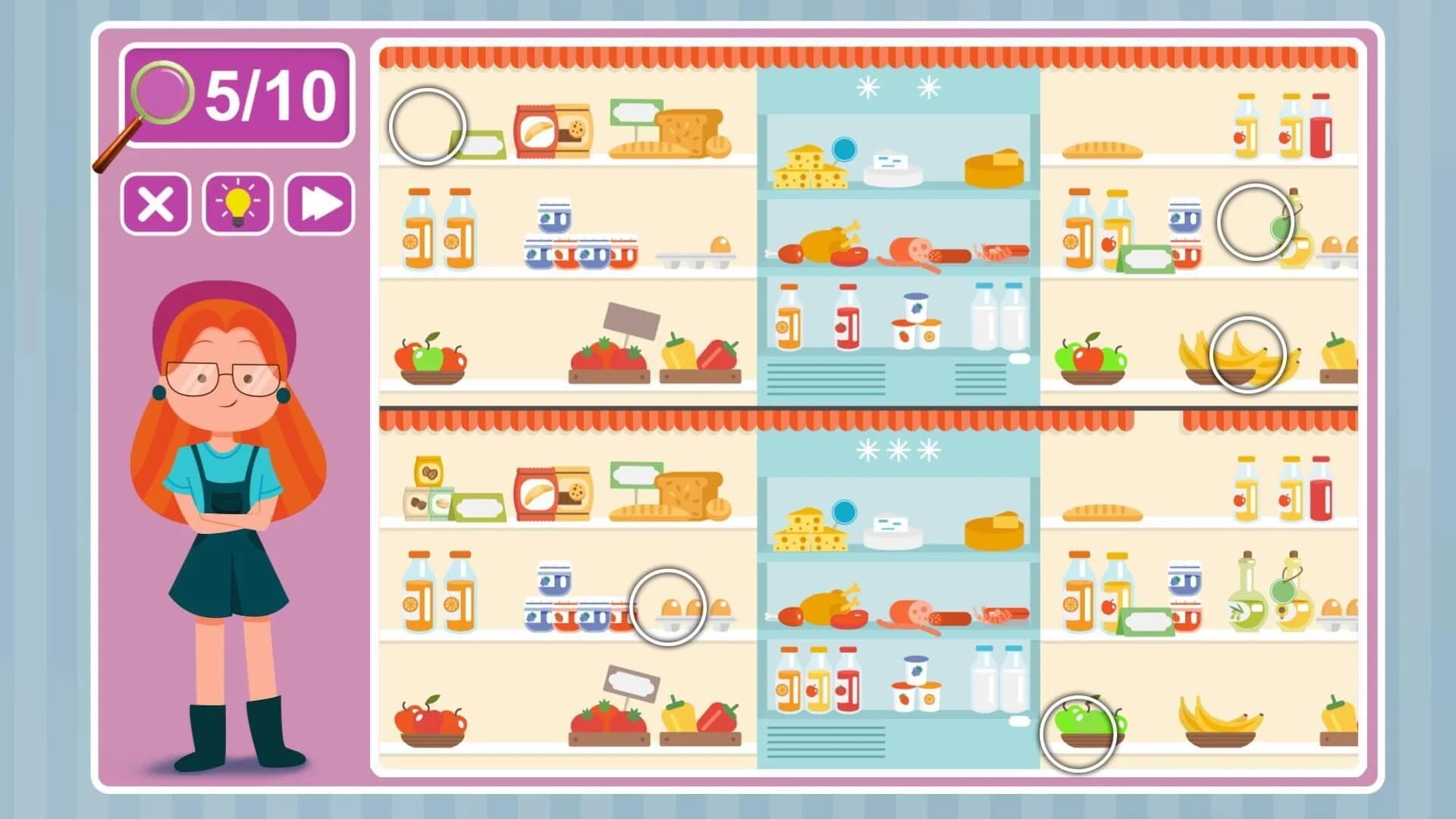Click the X exit button

click(x=155, y=203)
